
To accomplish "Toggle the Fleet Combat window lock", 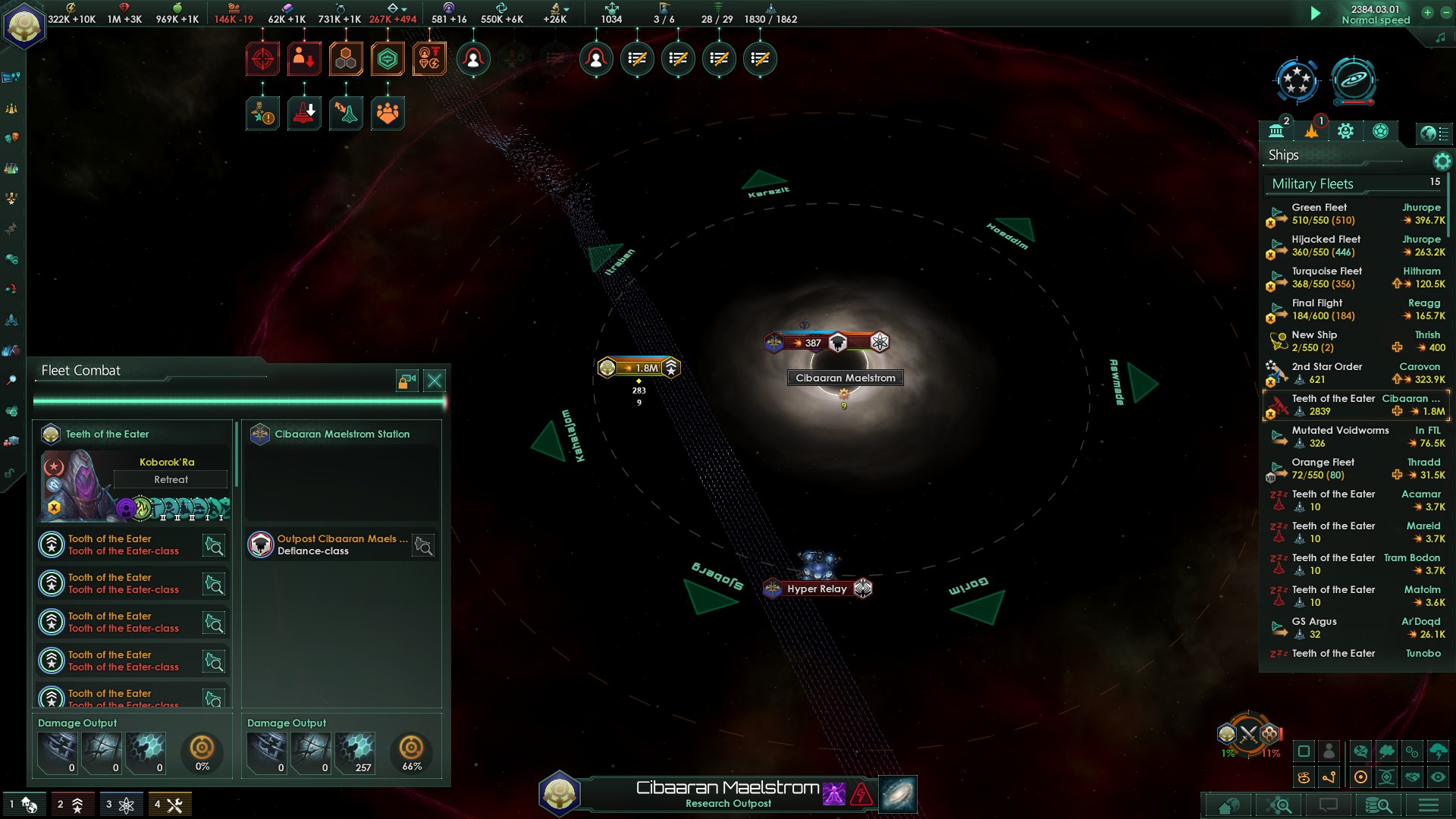I will (407, 381).
